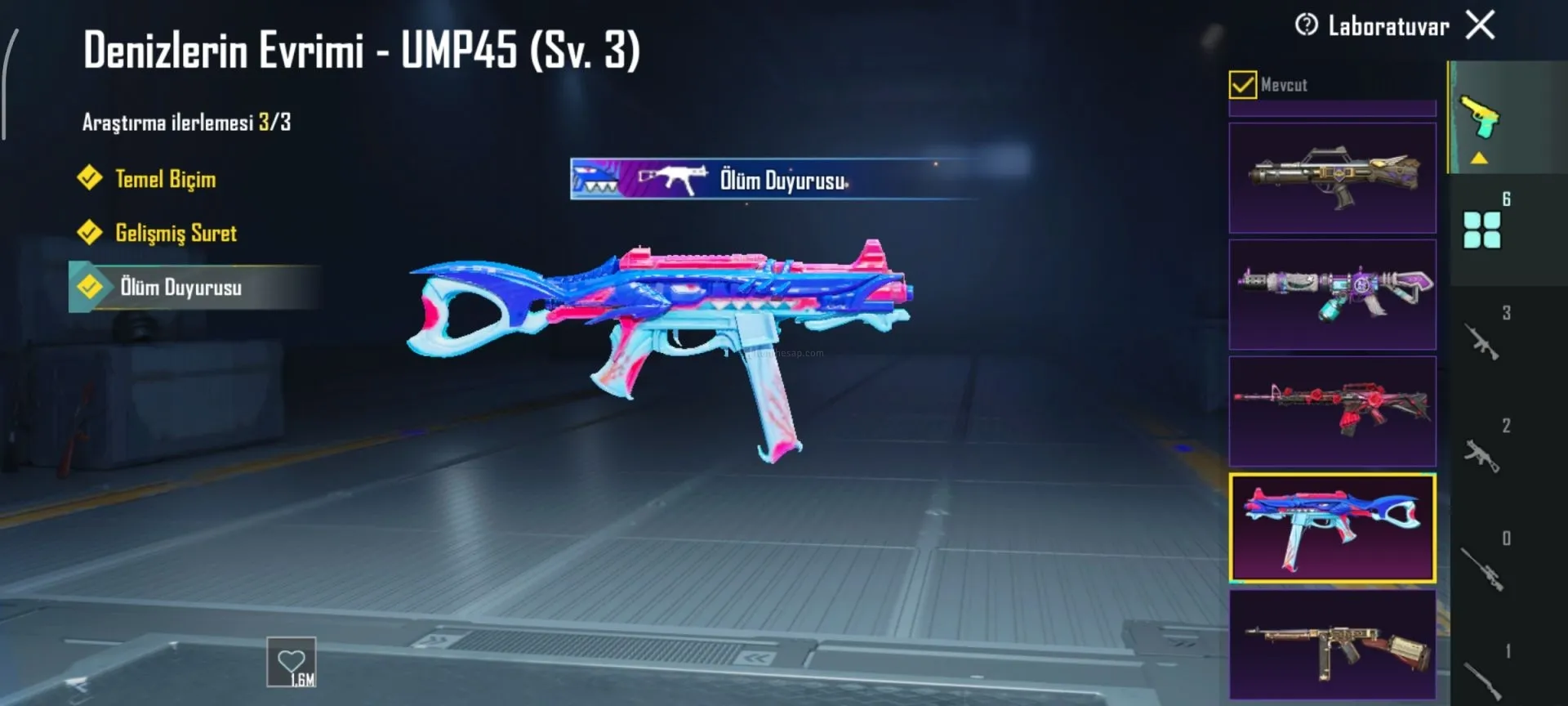Viewport: 1568px width, 706px height.
Task: Switch to the yellow pistol category tab
Action: (x=1481, y=118)
